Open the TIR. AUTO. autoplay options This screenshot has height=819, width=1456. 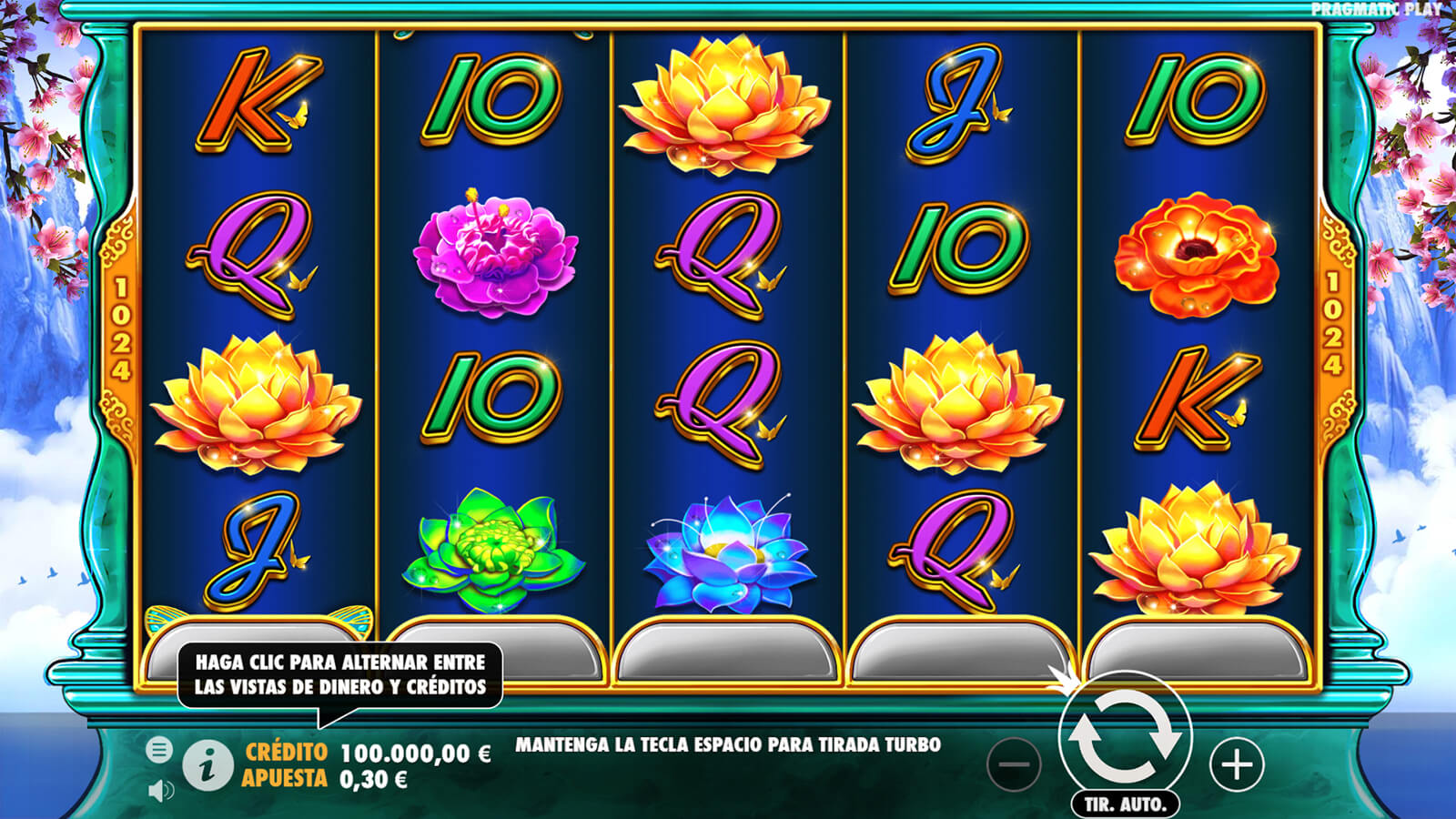(x=1125, y=804)
